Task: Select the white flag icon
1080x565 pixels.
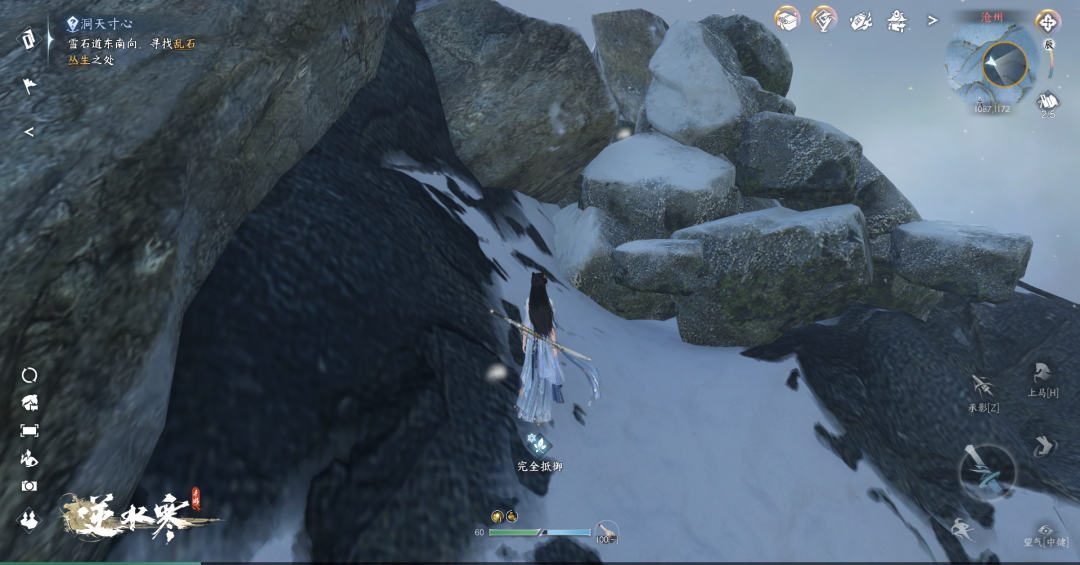Action: click(29, 87)
